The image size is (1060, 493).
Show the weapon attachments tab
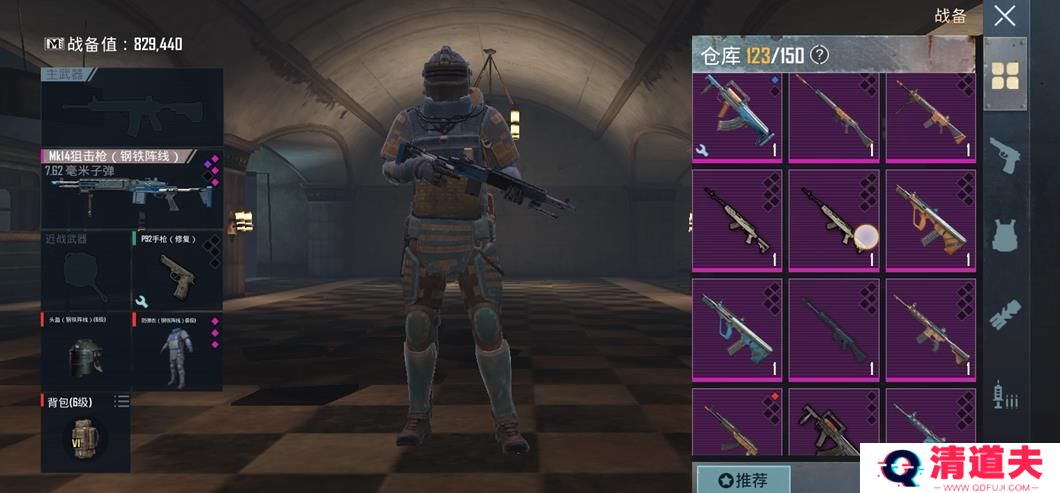tap(1004, 314)
